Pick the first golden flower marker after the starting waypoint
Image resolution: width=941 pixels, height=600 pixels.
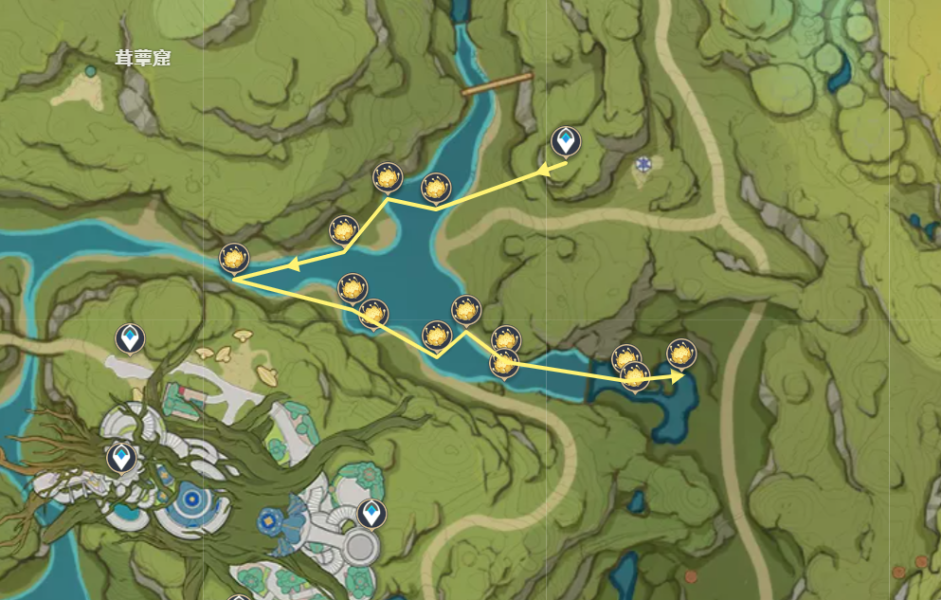[x=435, y=188]
